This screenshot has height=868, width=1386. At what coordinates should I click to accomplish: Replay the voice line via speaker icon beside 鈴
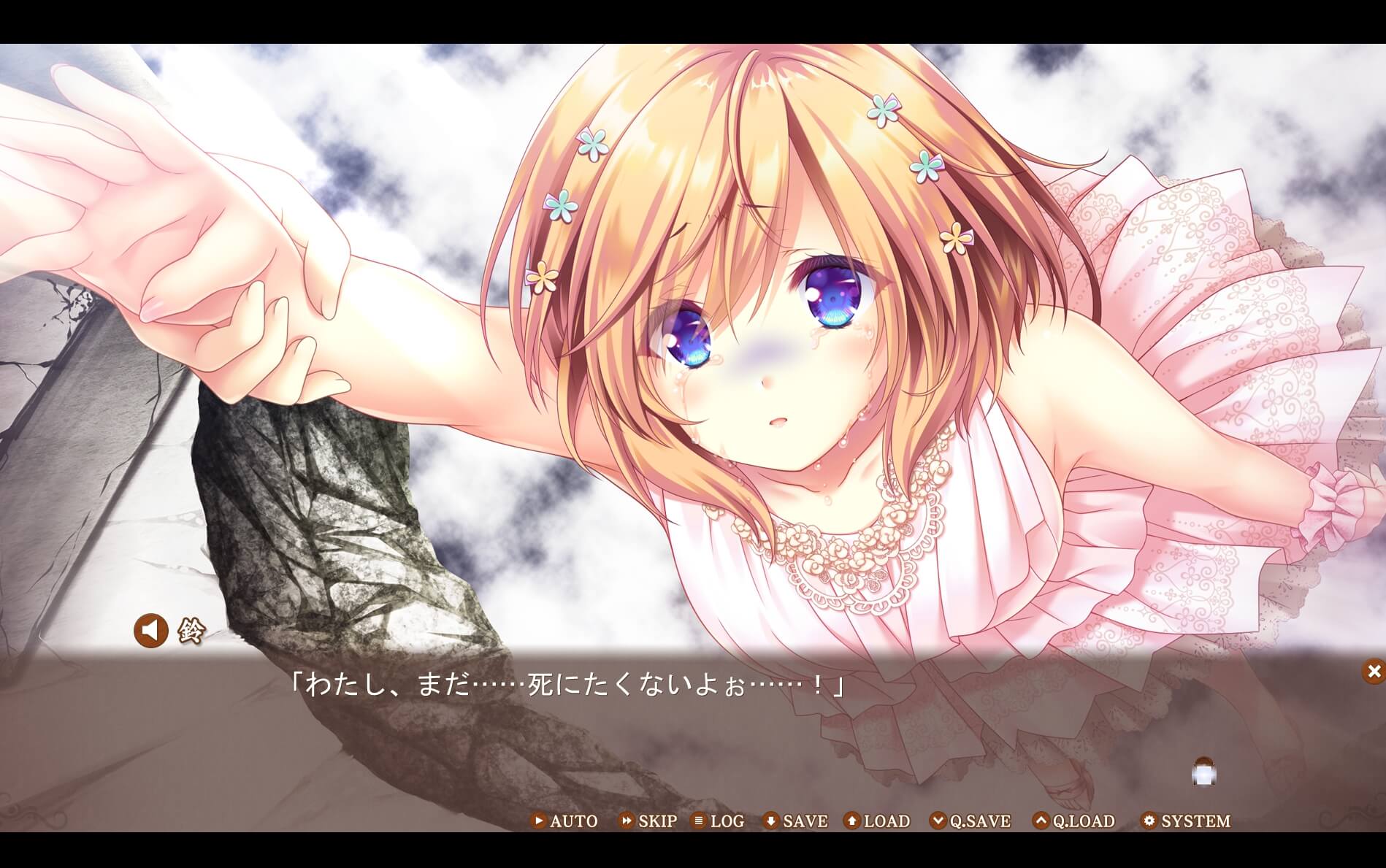151,630
